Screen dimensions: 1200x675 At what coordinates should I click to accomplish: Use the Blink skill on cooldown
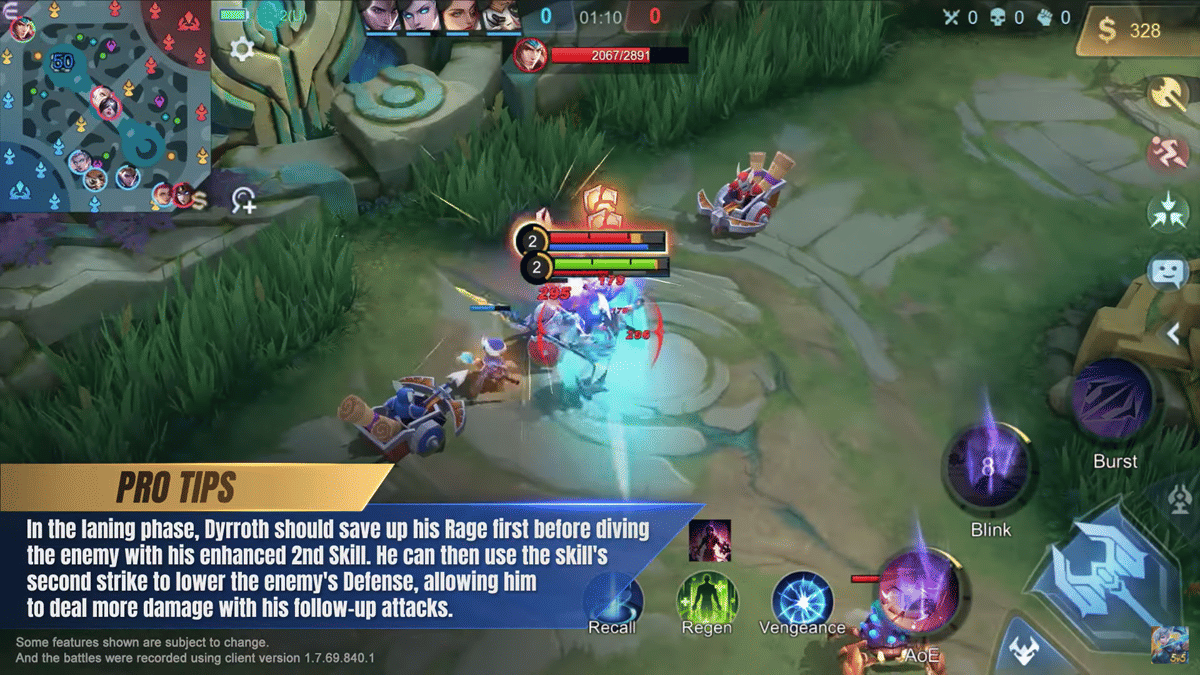(x=989, y=470)
